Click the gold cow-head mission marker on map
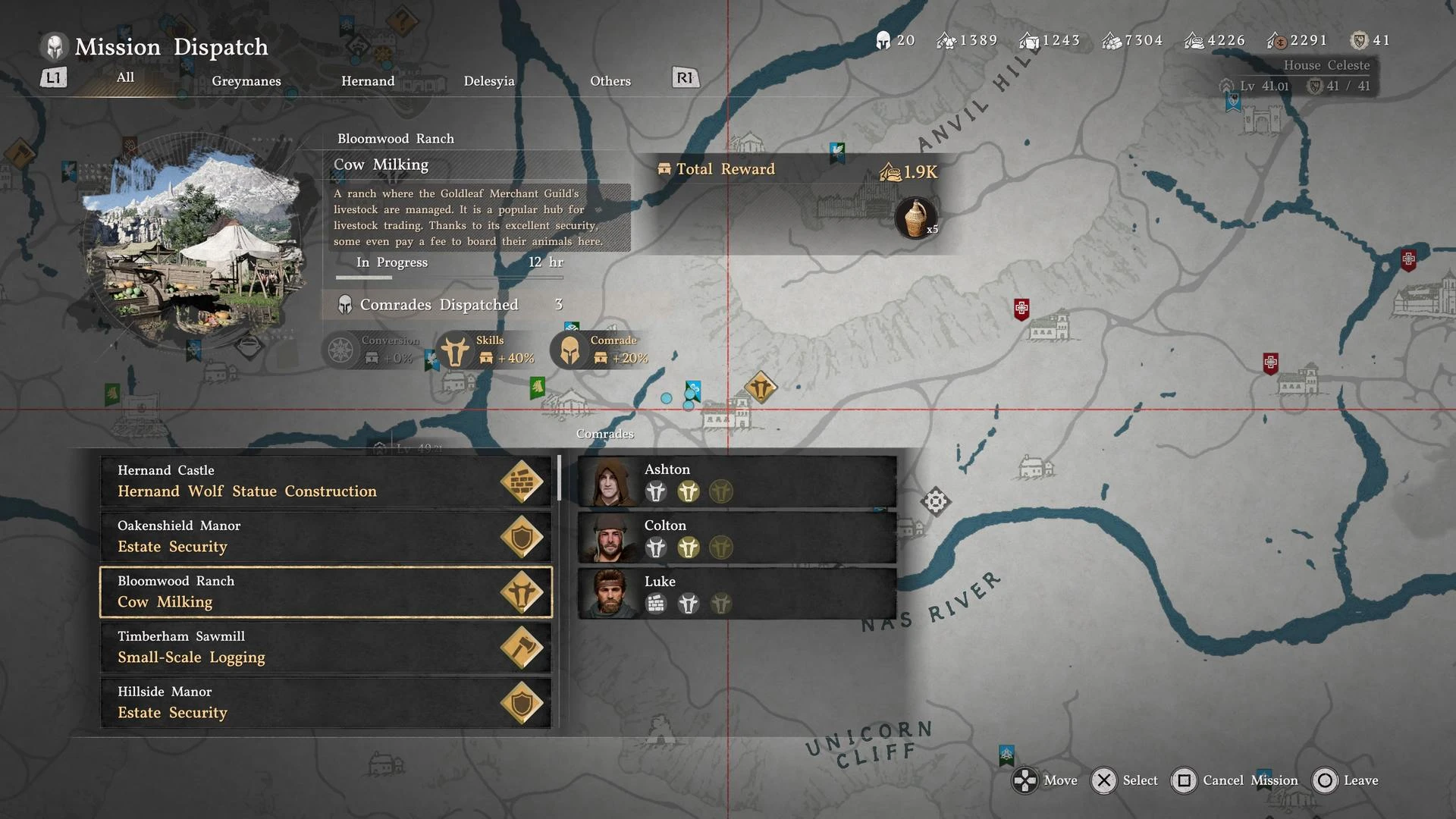This screenshot has width=1456, height=819. [760, 388]
